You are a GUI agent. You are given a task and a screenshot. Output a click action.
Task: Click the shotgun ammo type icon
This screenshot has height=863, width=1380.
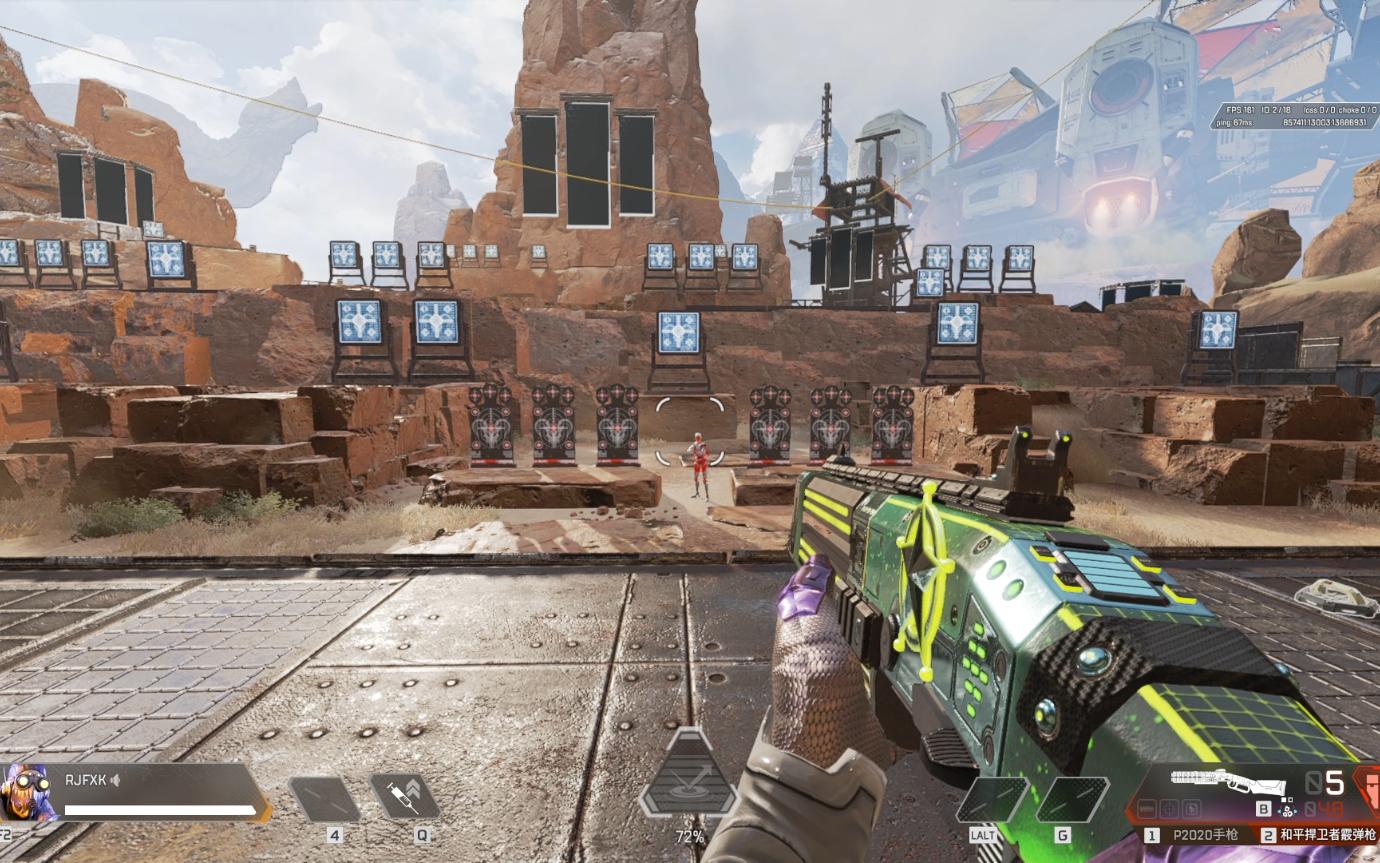(1286, 808)
